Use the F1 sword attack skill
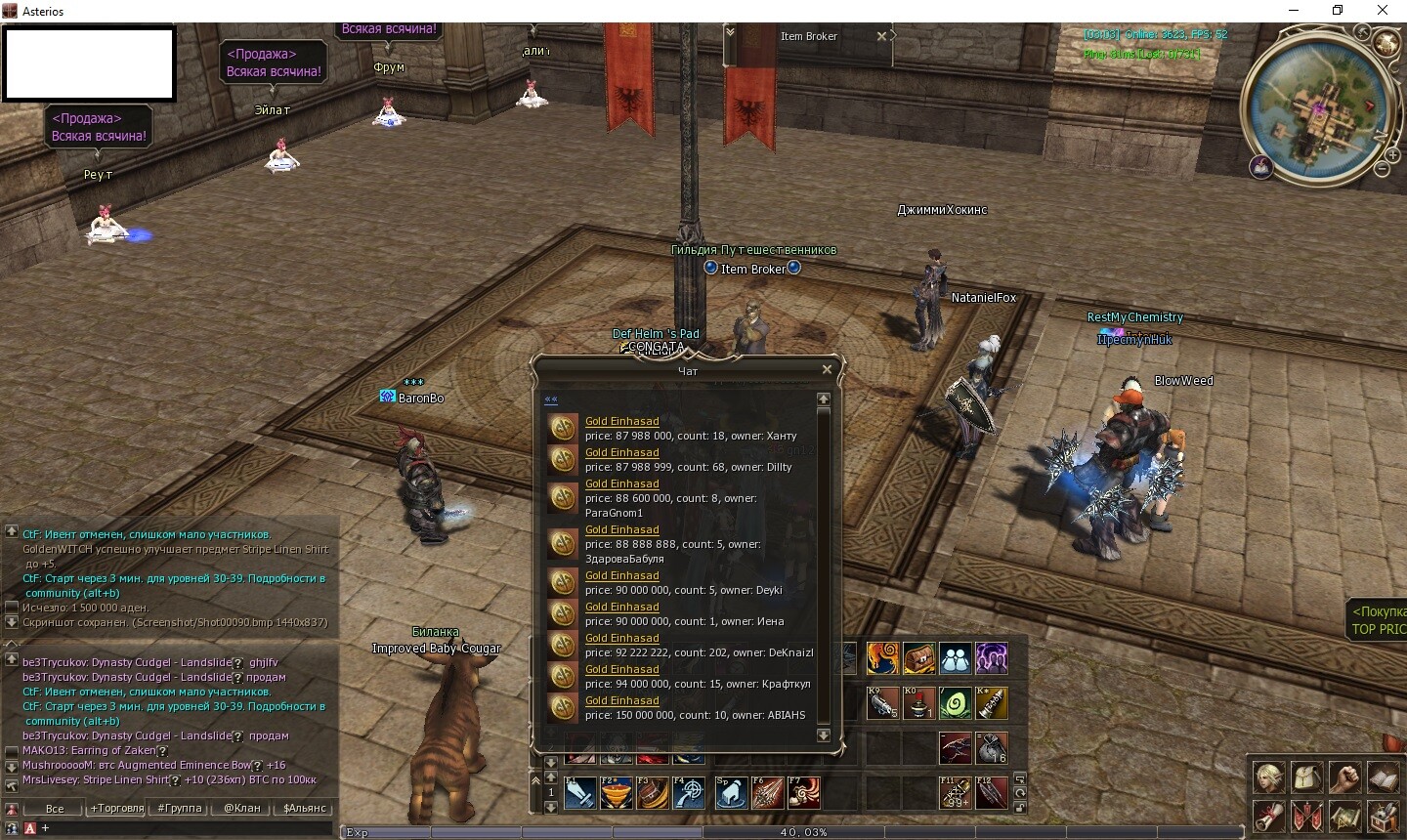Viewport: 1407px width, 840px height. 579,792
